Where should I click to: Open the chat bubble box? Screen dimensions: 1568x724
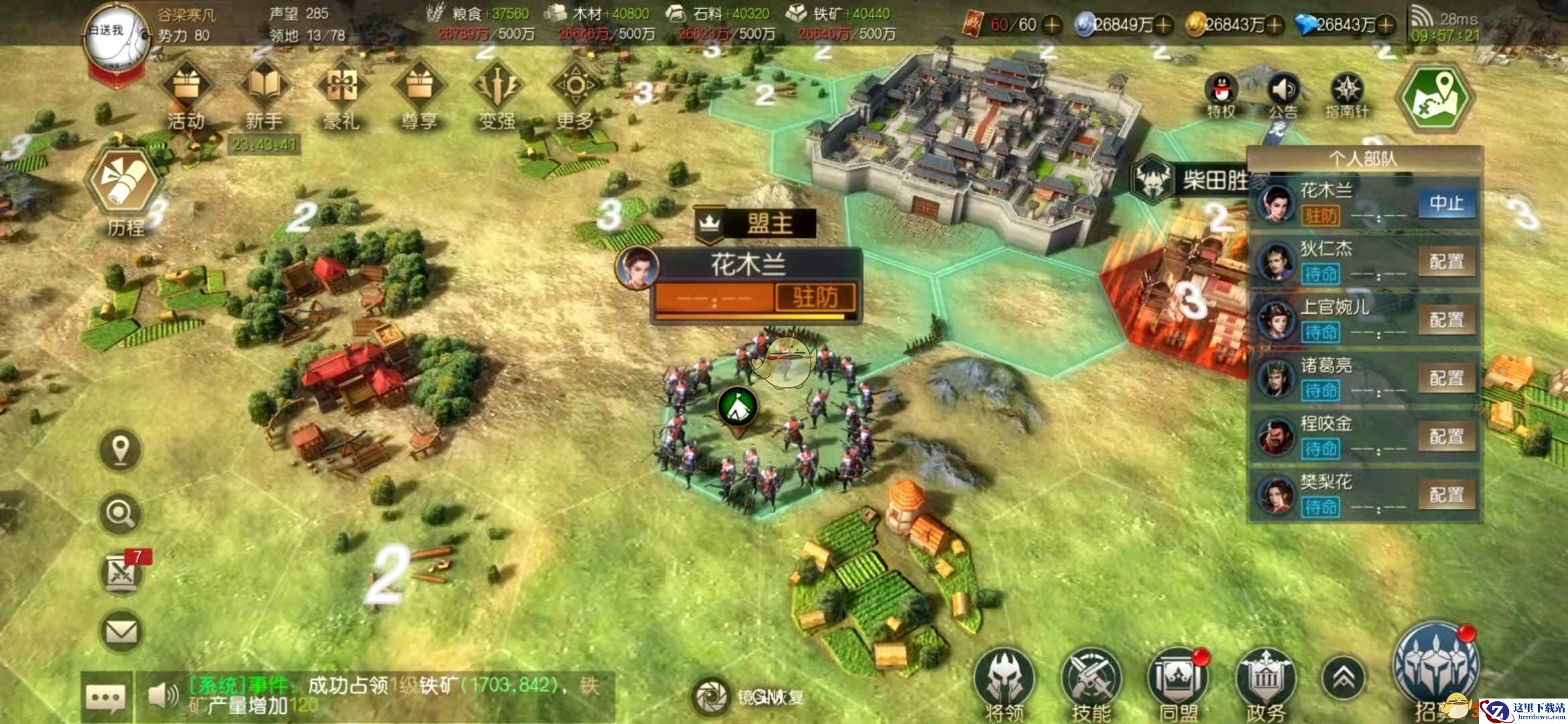coord(105,697)
